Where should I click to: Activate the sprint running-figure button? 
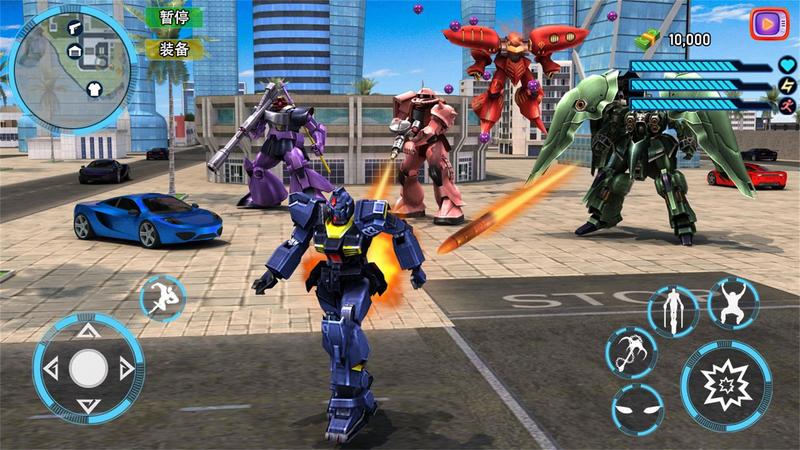click(161, 297)
